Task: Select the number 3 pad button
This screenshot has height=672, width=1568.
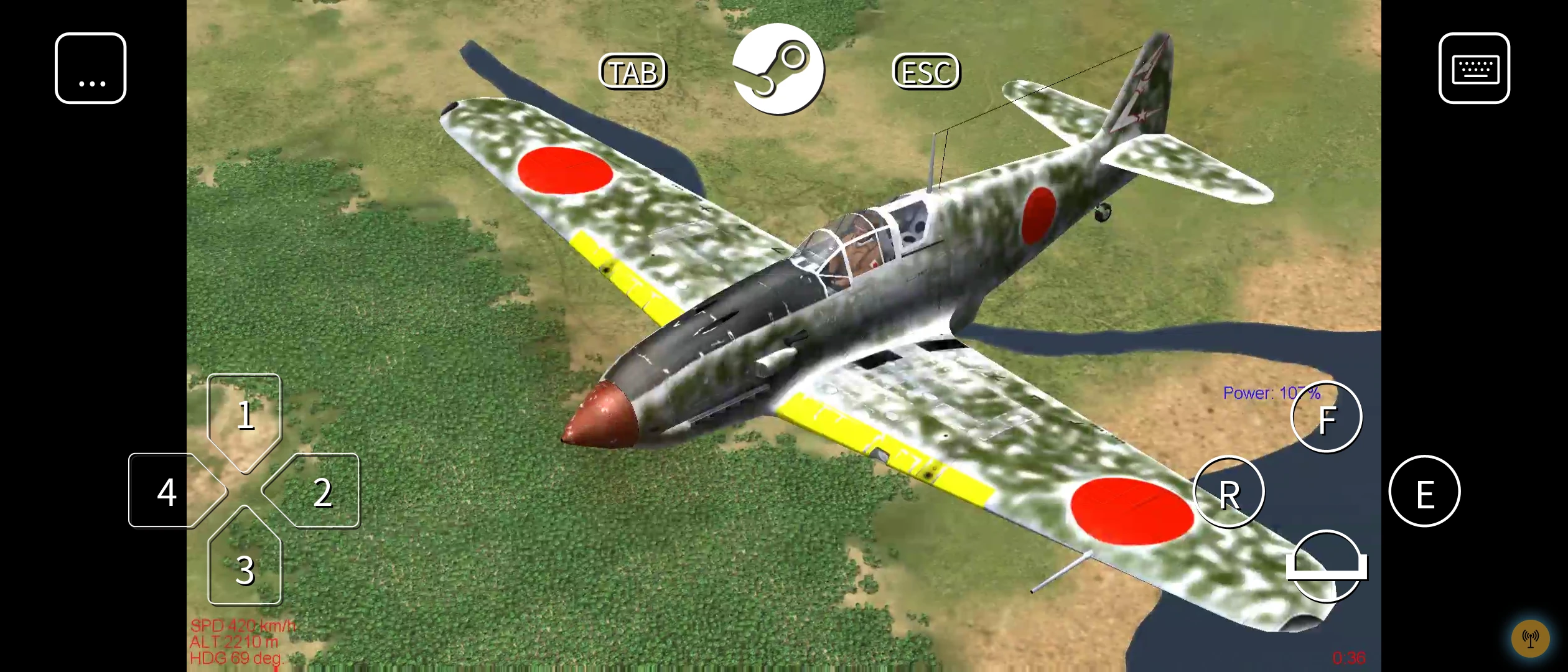Action: click(245, 566)
